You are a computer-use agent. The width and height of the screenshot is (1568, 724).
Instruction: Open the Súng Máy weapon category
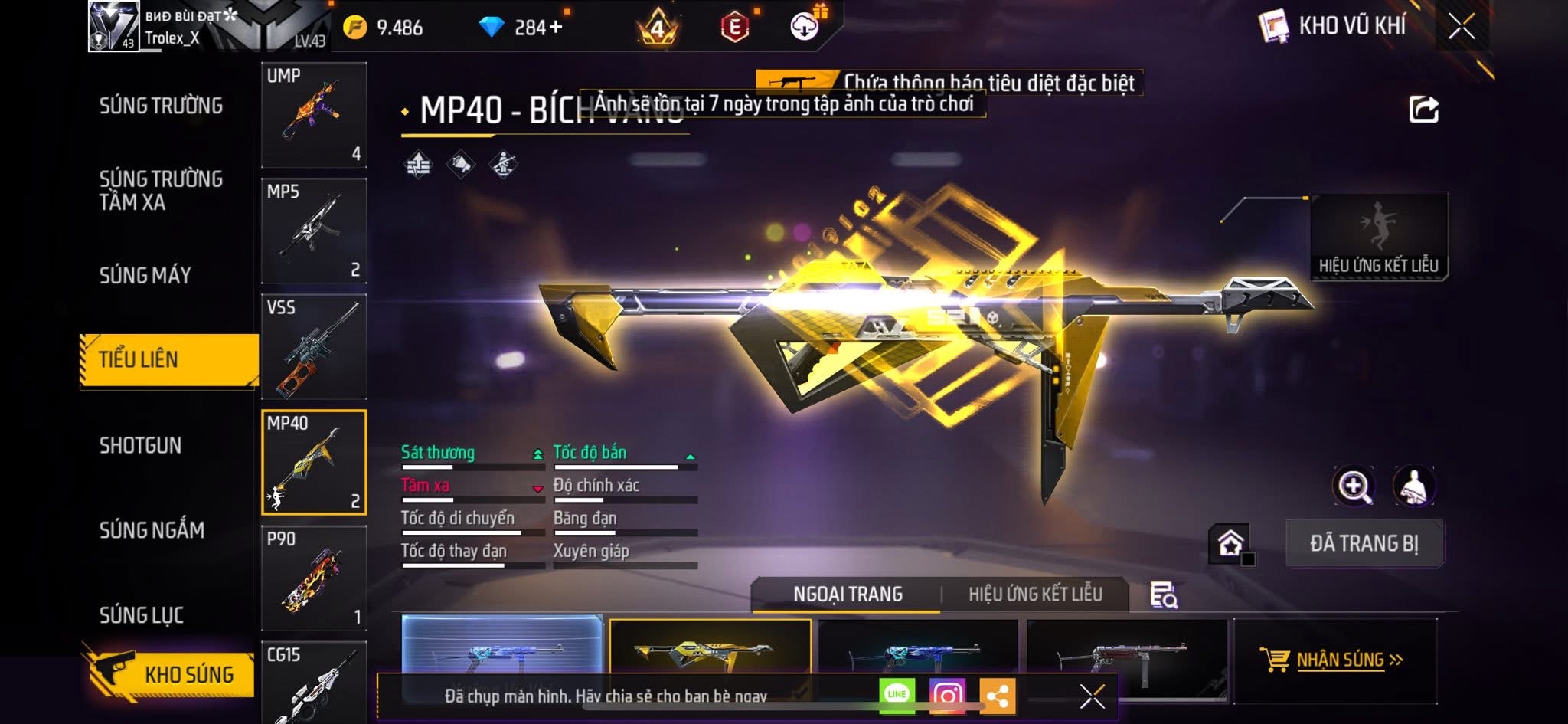145,275
